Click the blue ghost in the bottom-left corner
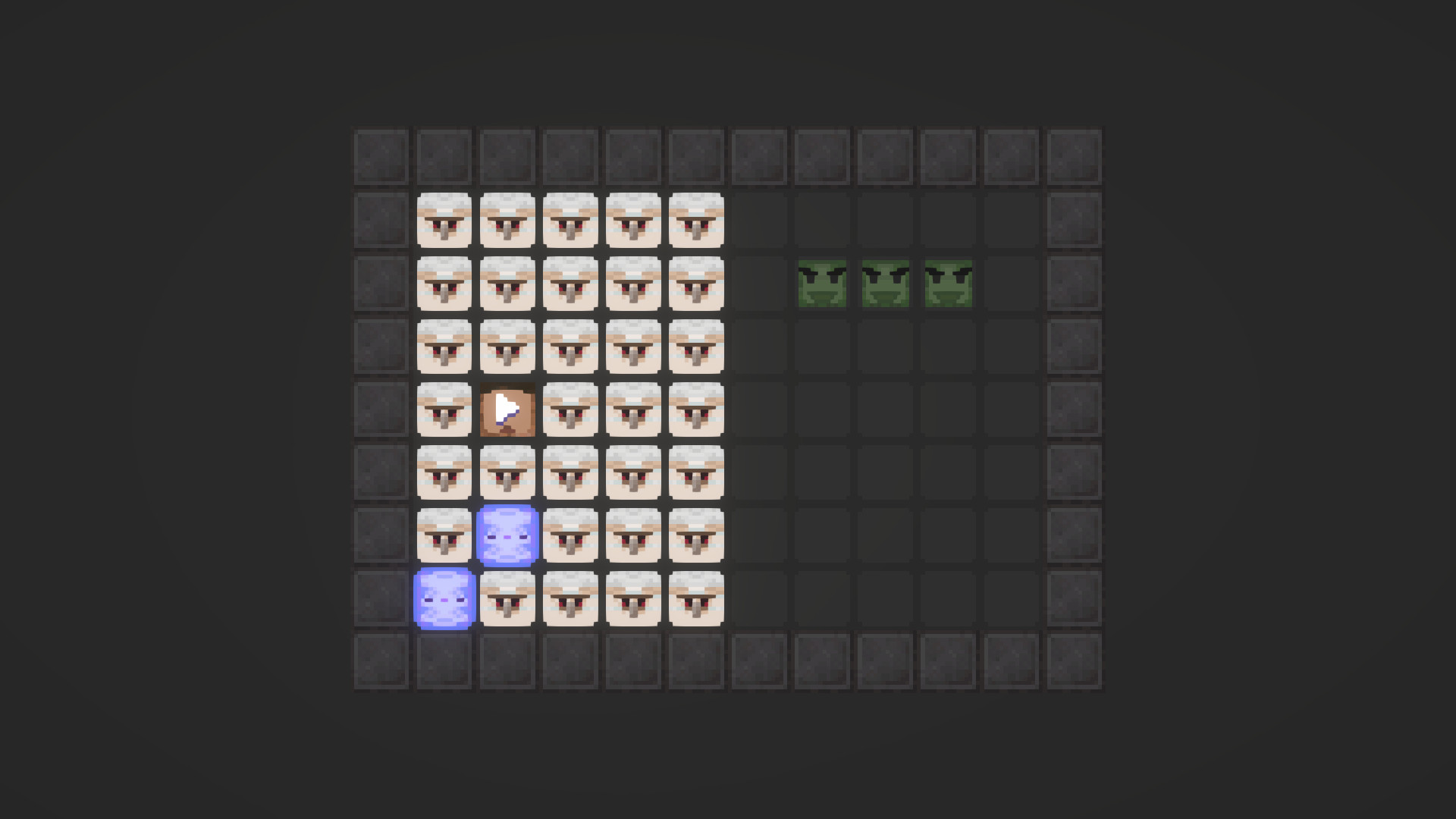 pos(444,598)
